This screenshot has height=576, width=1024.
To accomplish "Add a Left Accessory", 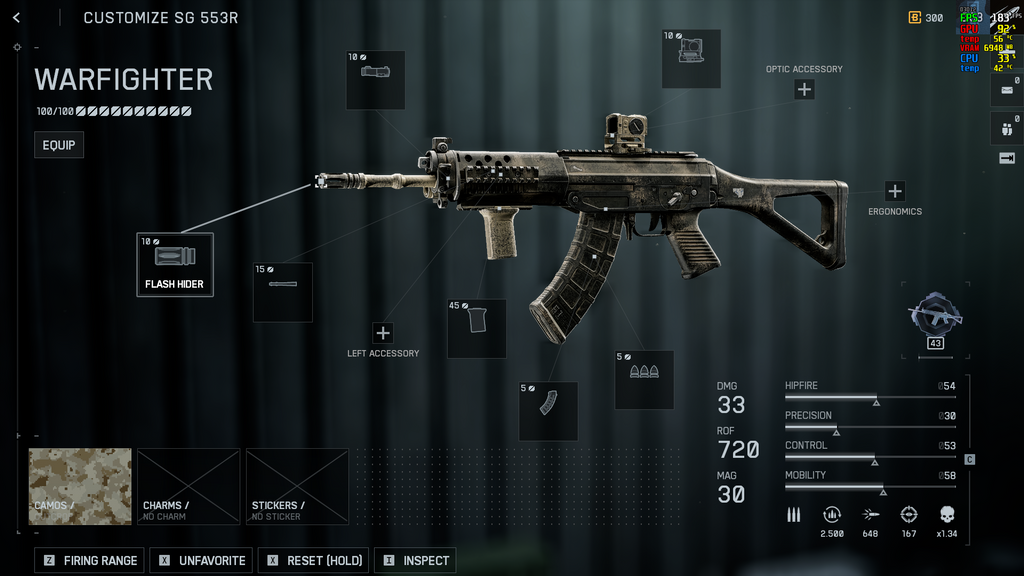I will [383, 333].
